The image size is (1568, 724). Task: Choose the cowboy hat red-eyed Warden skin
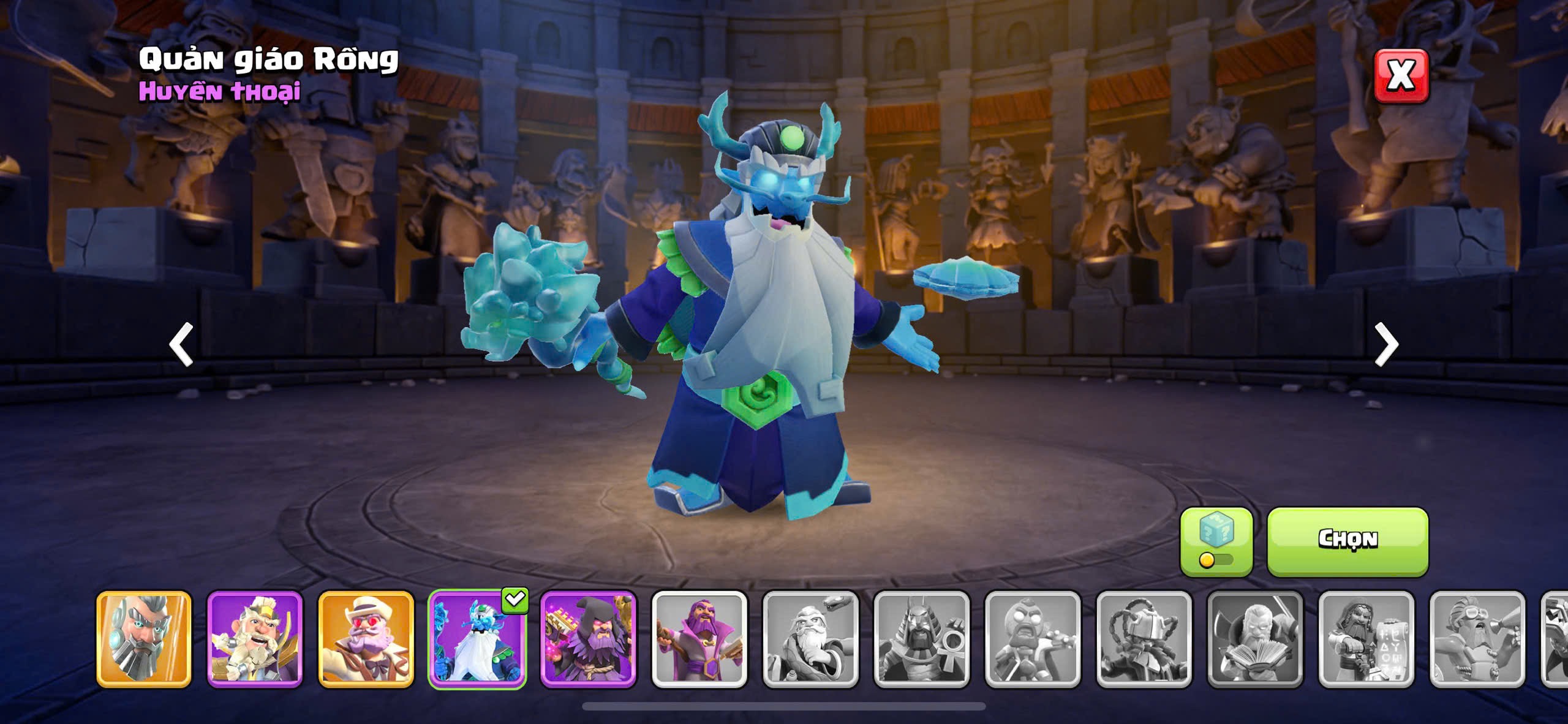point(366,638)
